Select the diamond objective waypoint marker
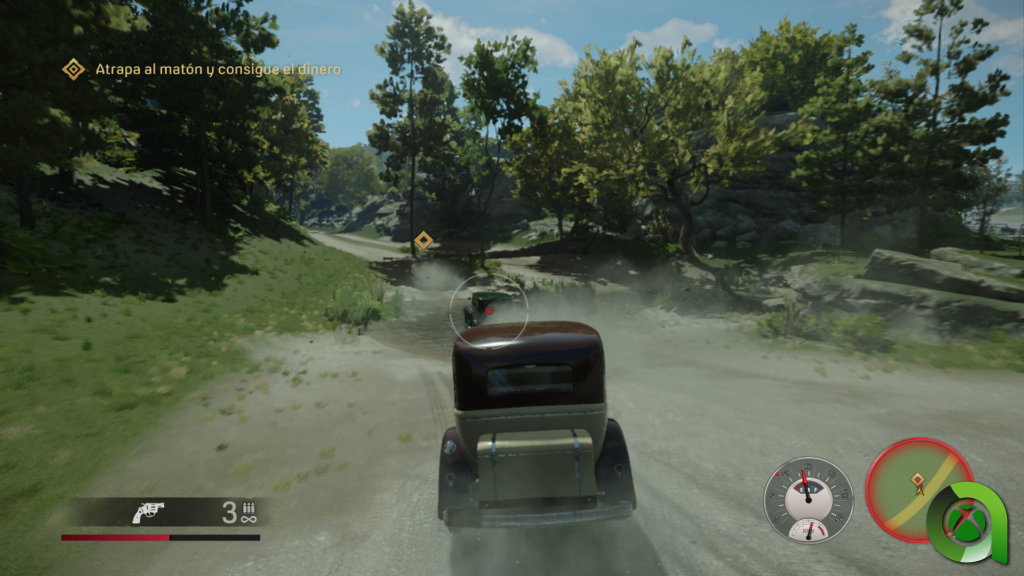The width and height of the screenshot is (1024, 576). coord(423,240)
